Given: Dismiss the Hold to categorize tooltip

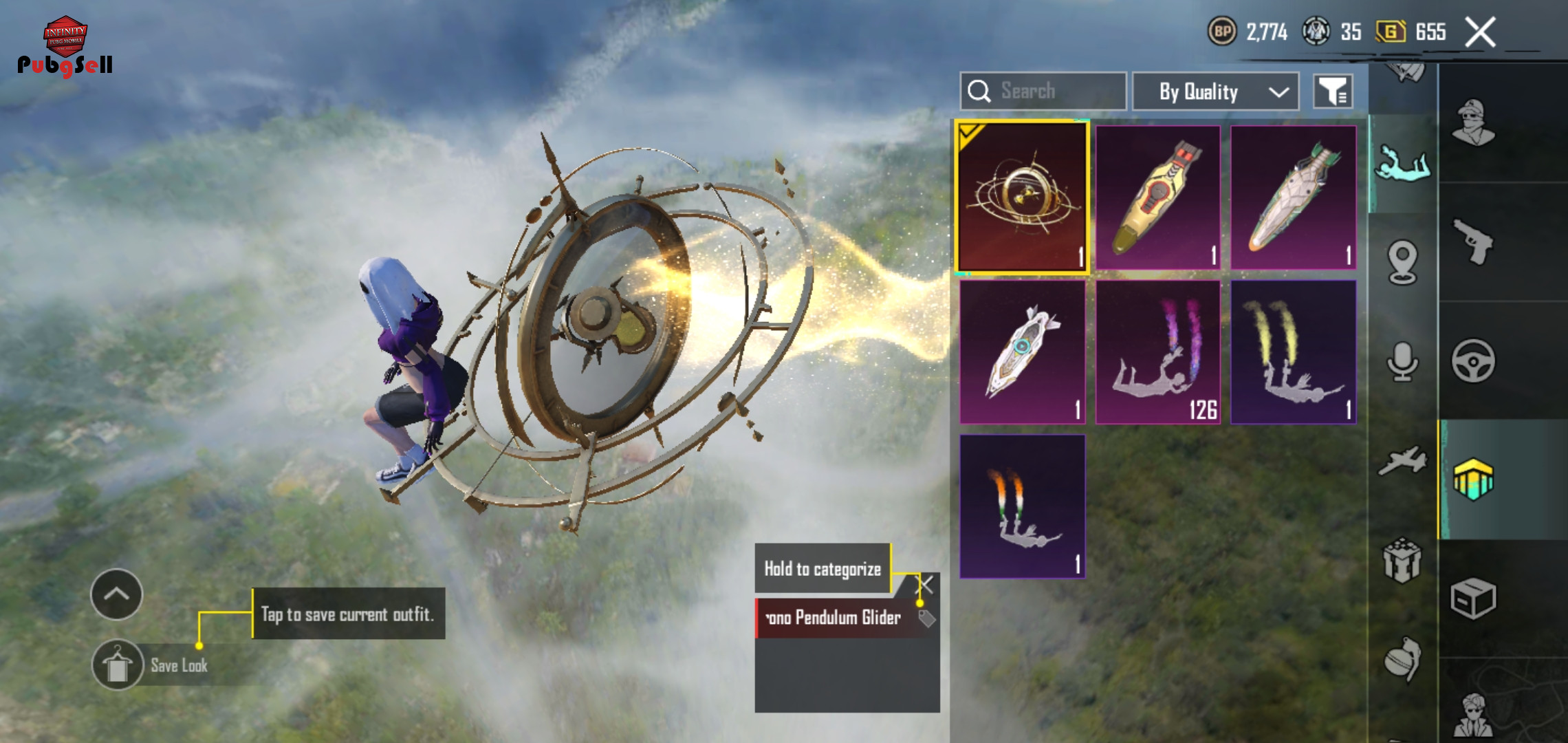Looking at the screenshot, I should pyautogui.click(x=926, y=585).
